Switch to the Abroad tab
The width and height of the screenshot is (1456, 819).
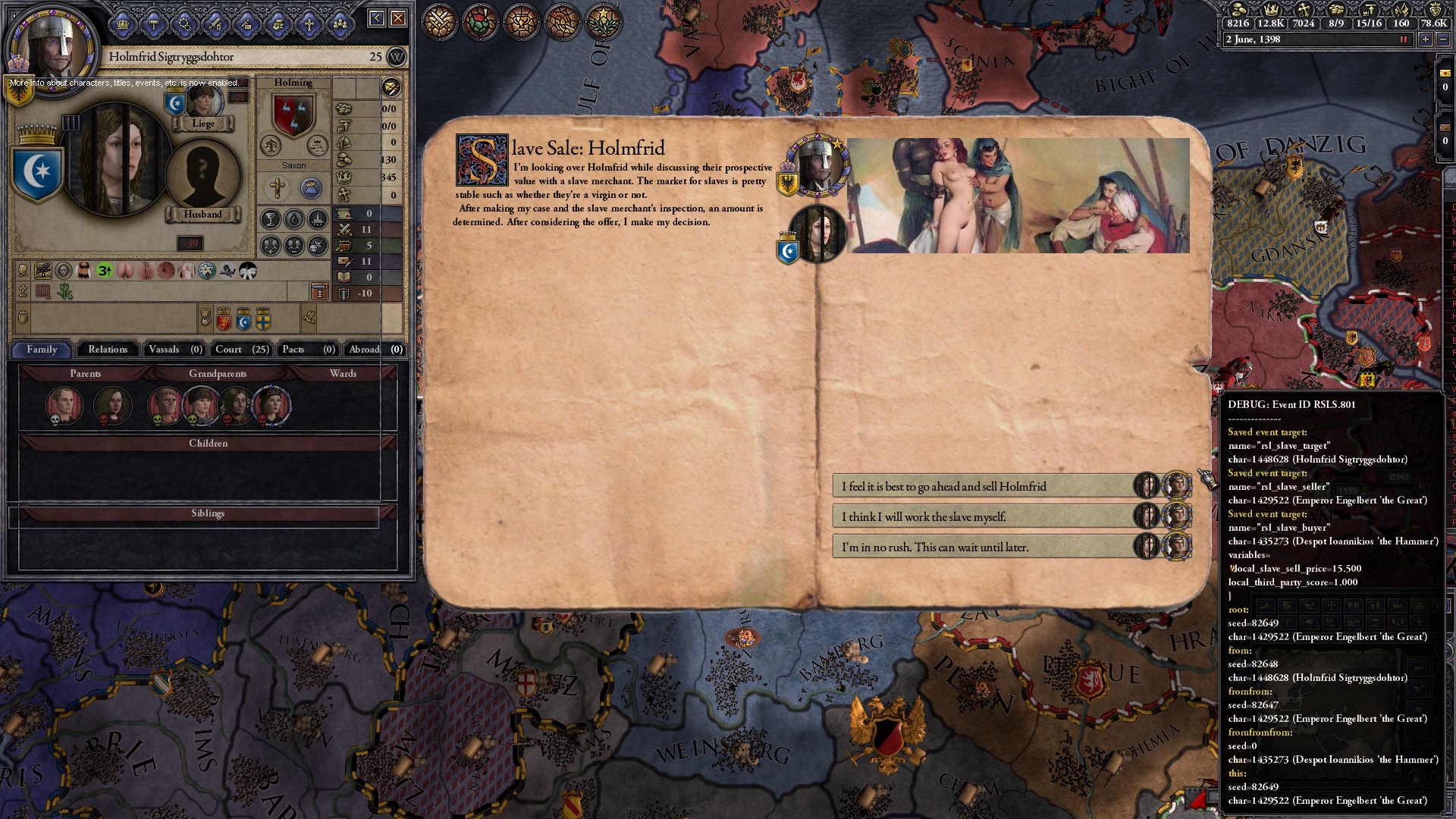point(365,350)
